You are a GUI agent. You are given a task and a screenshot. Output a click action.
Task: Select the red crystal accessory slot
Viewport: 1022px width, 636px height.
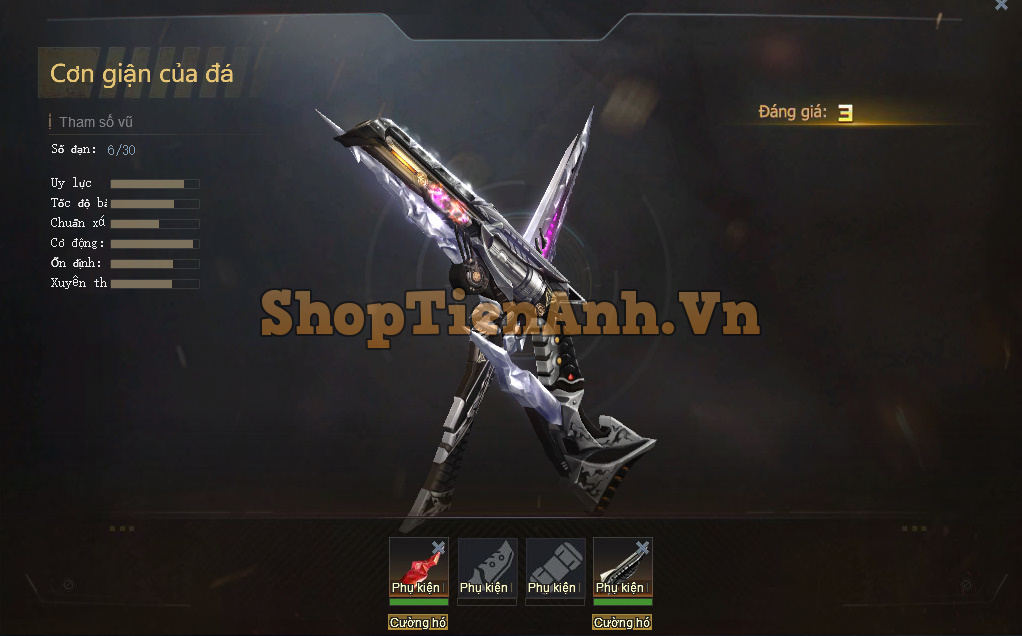click(416, 568)
